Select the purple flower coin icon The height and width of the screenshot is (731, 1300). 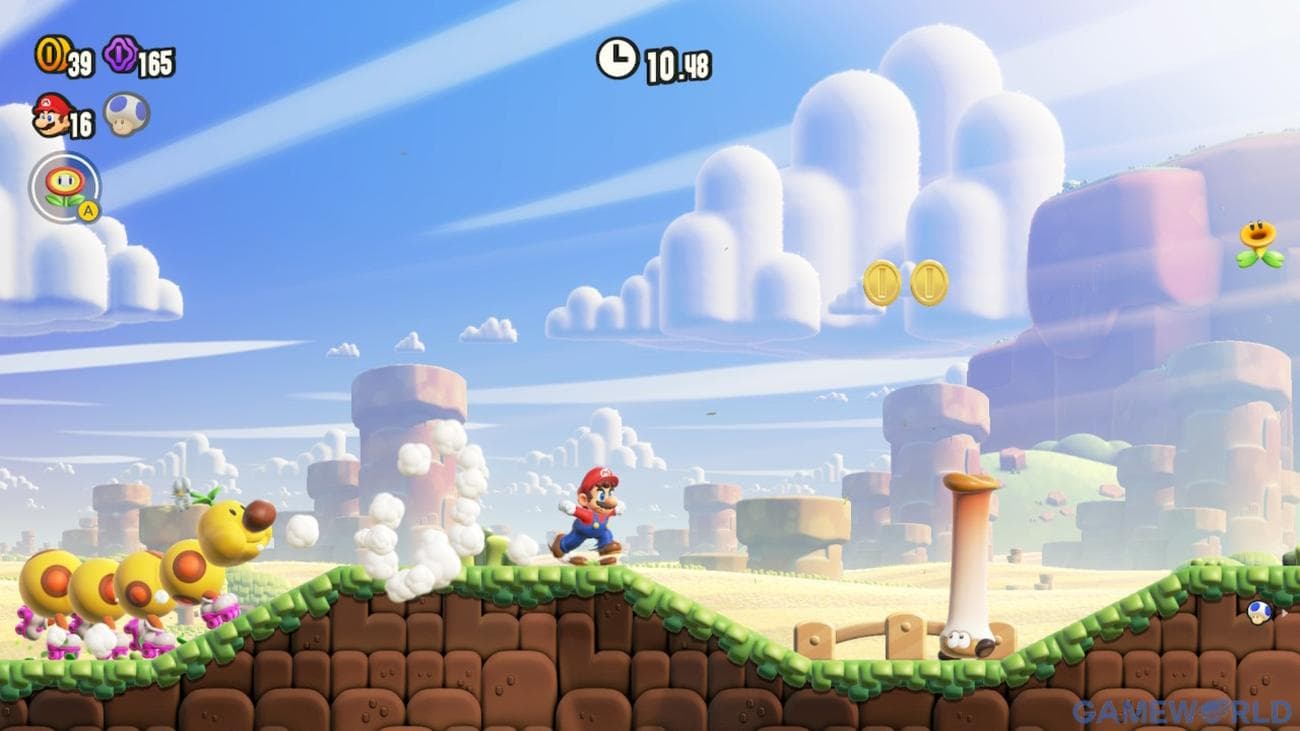pos(122,56)
